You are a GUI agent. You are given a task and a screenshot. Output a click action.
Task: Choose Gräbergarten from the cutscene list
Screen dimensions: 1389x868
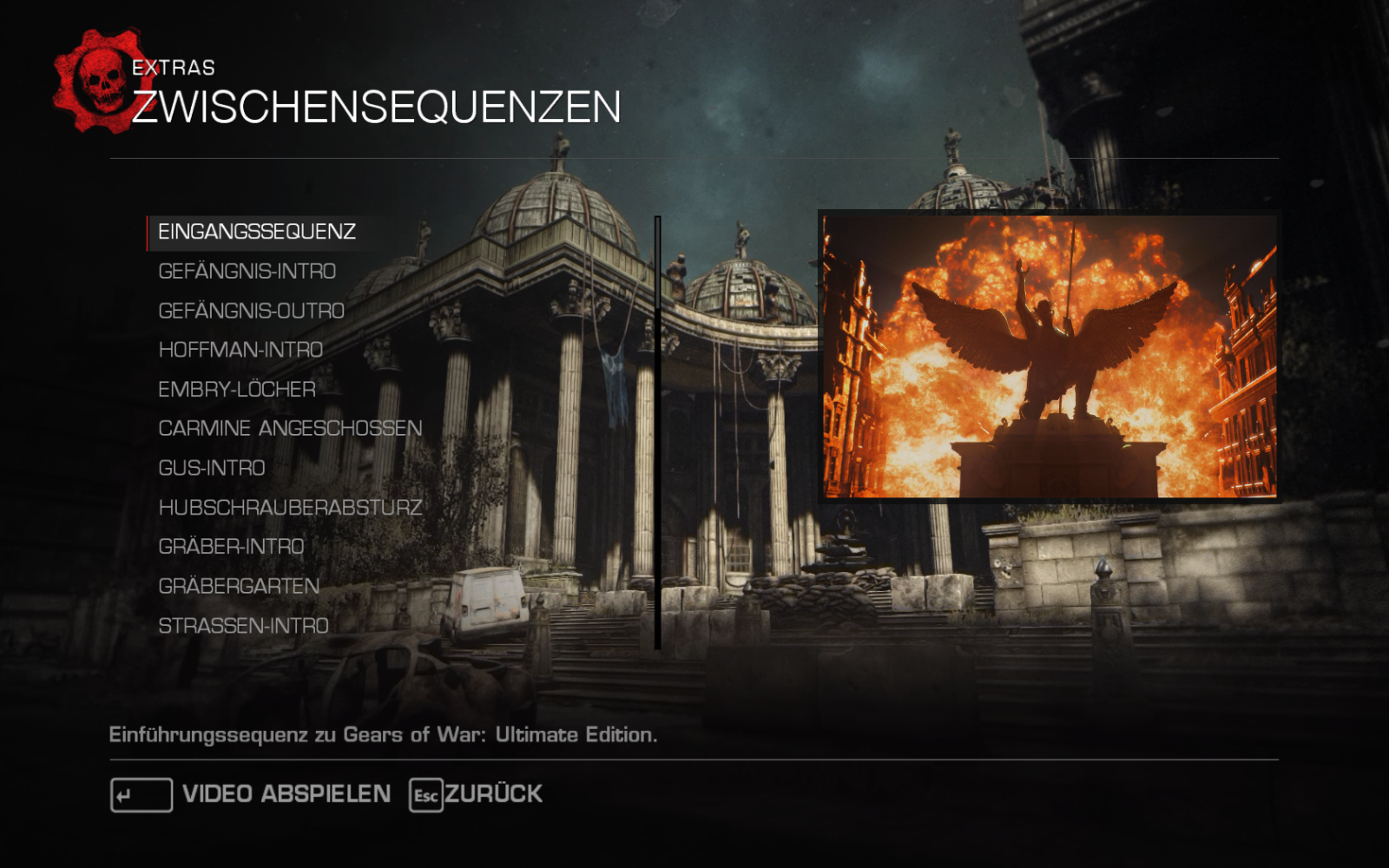239,587
